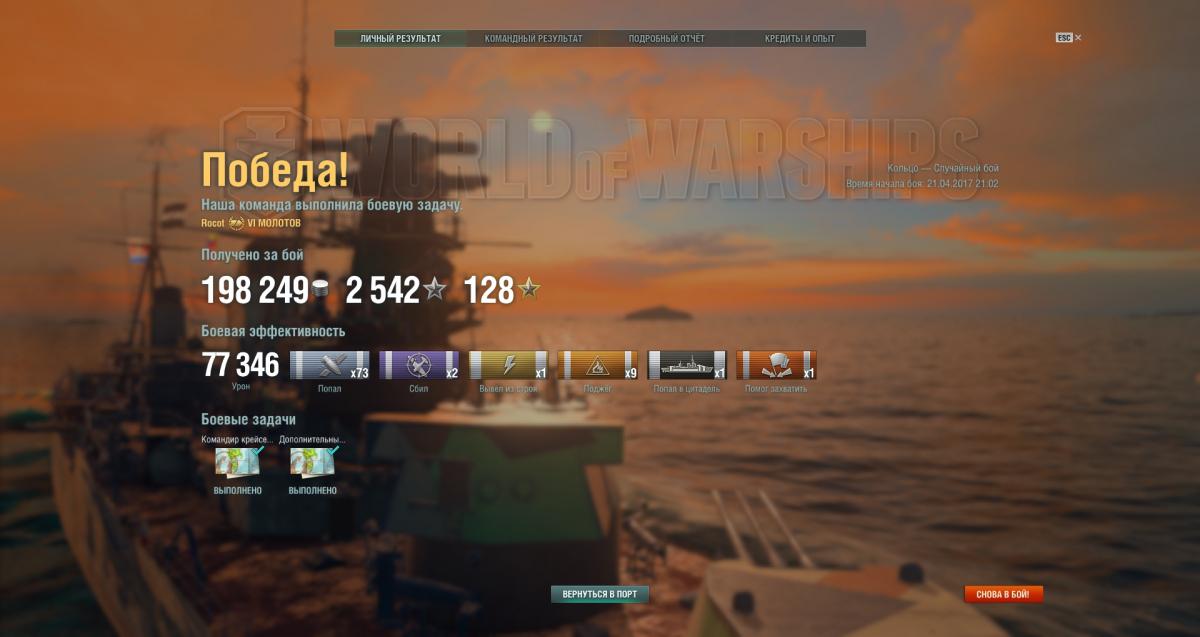The height and width of the screenshot is (637, 1200).
Task: Start another battle with Снова в бой
Action: coord(1003,594)
